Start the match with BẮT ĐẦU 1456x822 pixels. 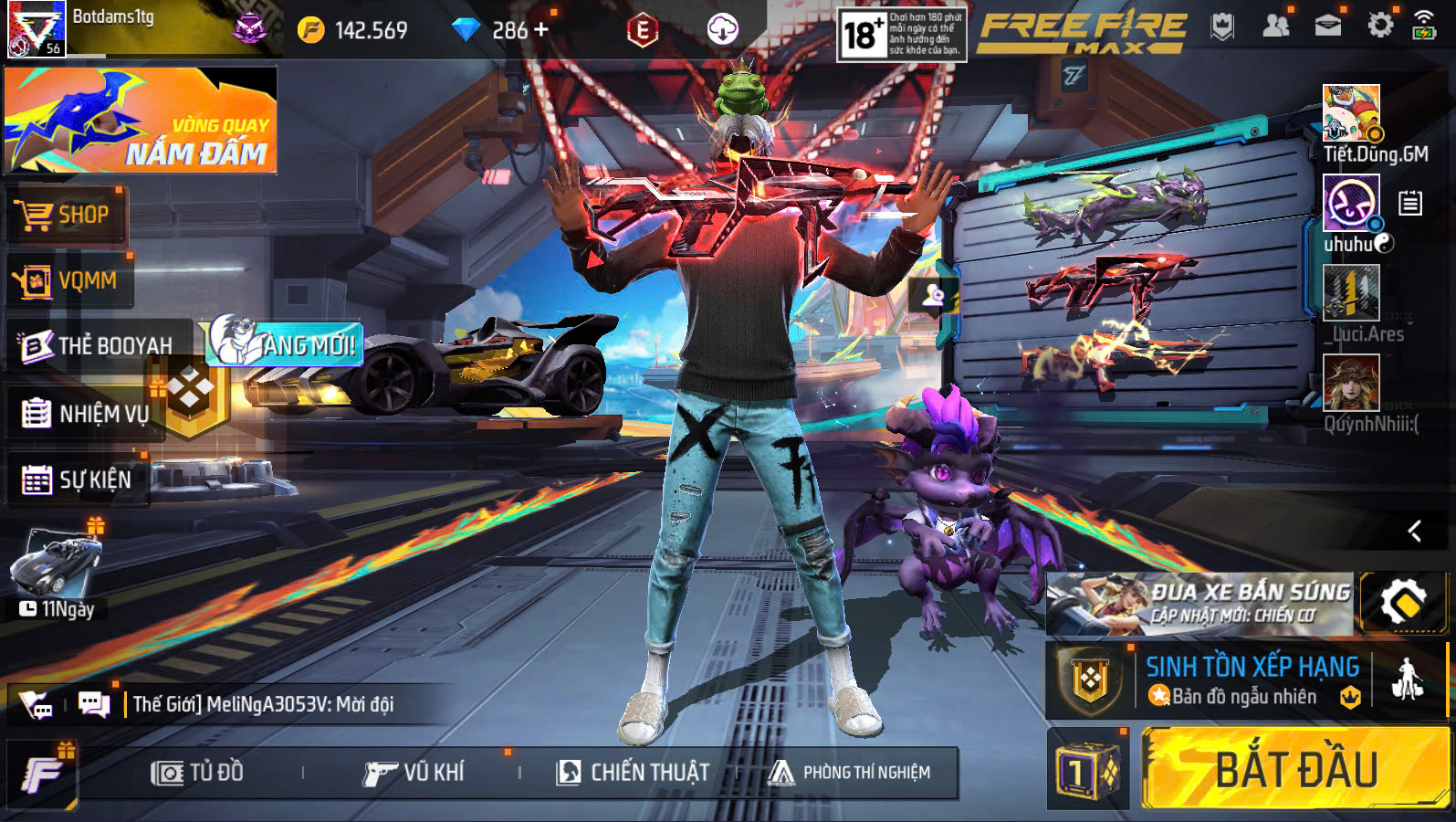pyautogui.click(x=1294, y=768)
